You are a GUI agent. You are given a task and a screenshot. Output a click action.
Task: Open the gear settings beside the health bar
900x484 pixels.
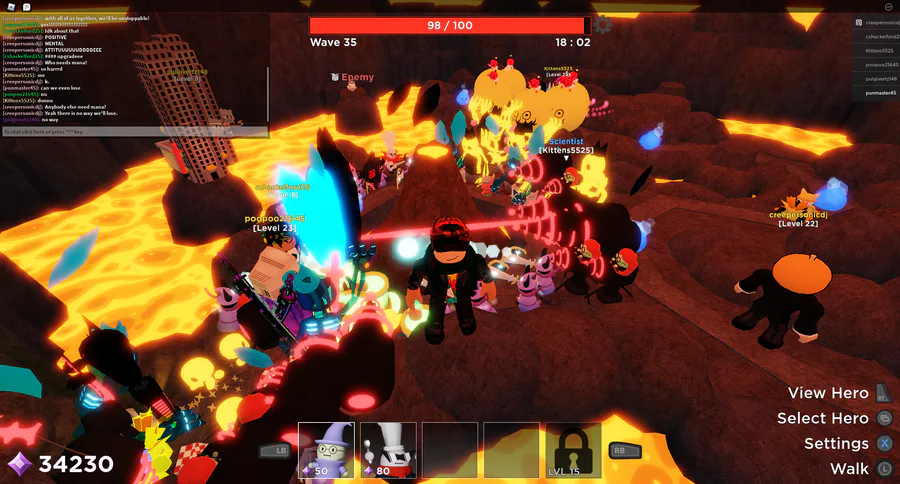(602, 25)
